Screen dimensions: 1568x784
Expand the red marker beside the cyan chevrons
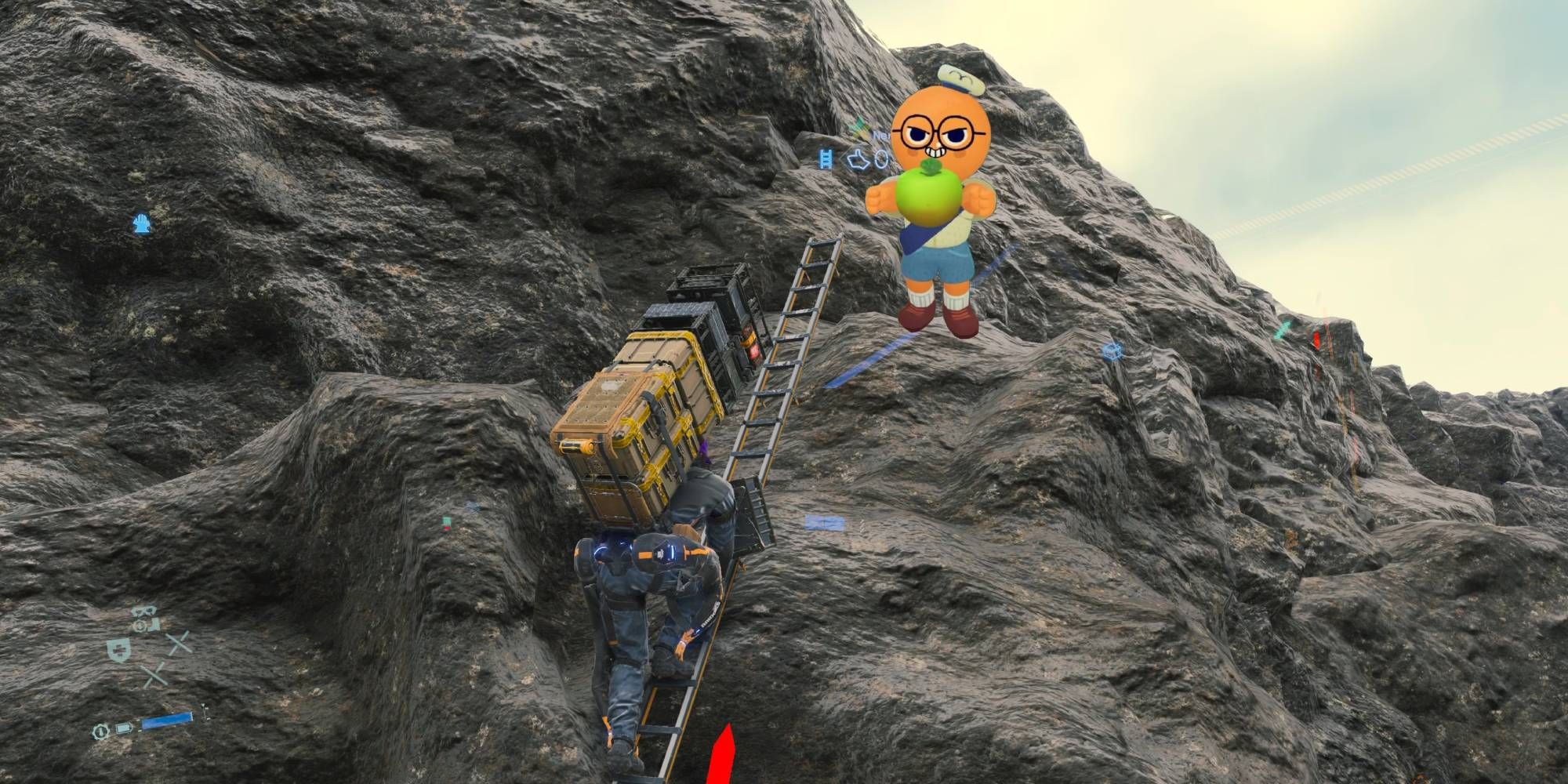tap(1317, 339)
